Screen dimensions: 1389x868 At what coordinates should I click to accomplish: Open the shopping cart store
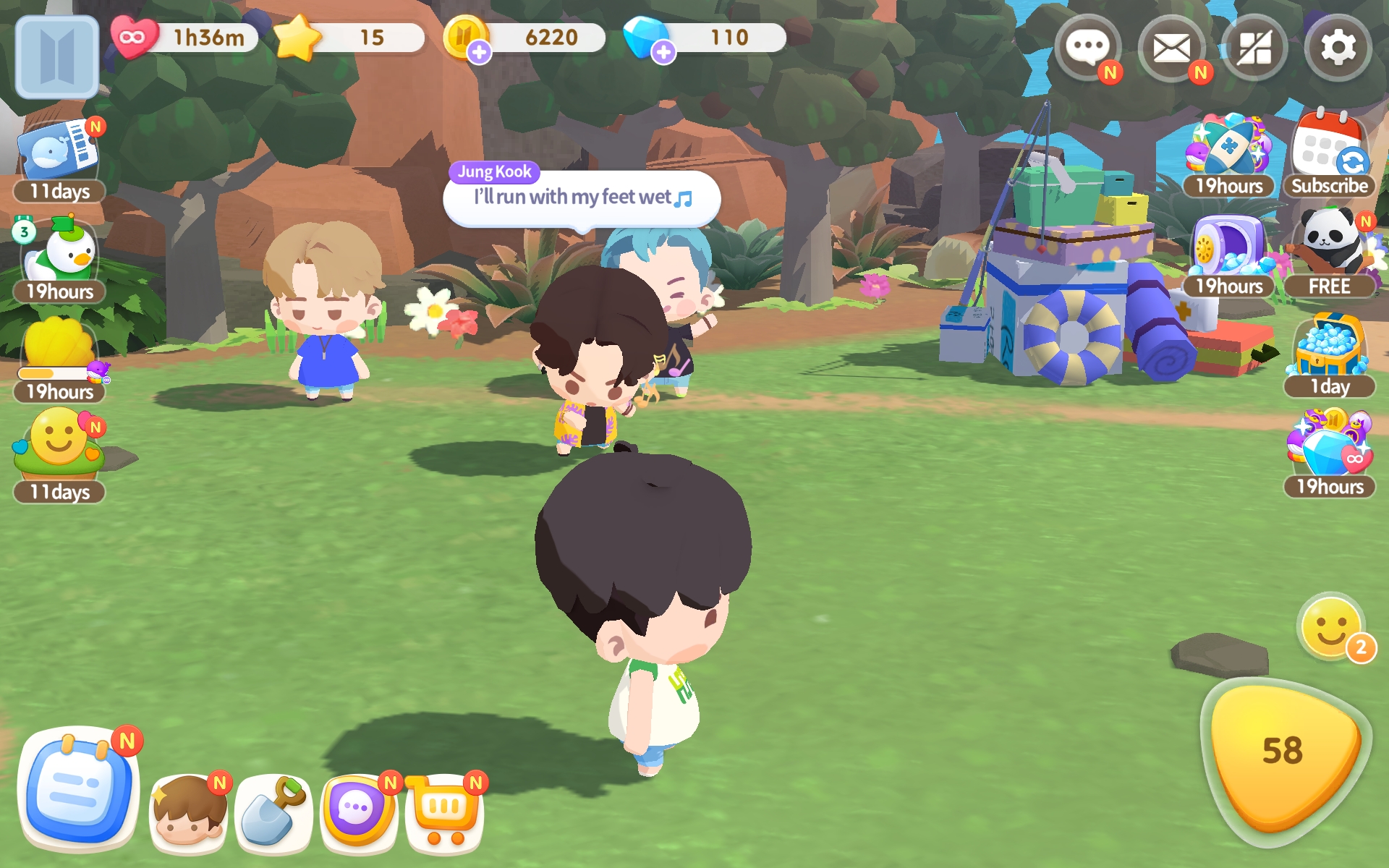(x=443, y=812)
